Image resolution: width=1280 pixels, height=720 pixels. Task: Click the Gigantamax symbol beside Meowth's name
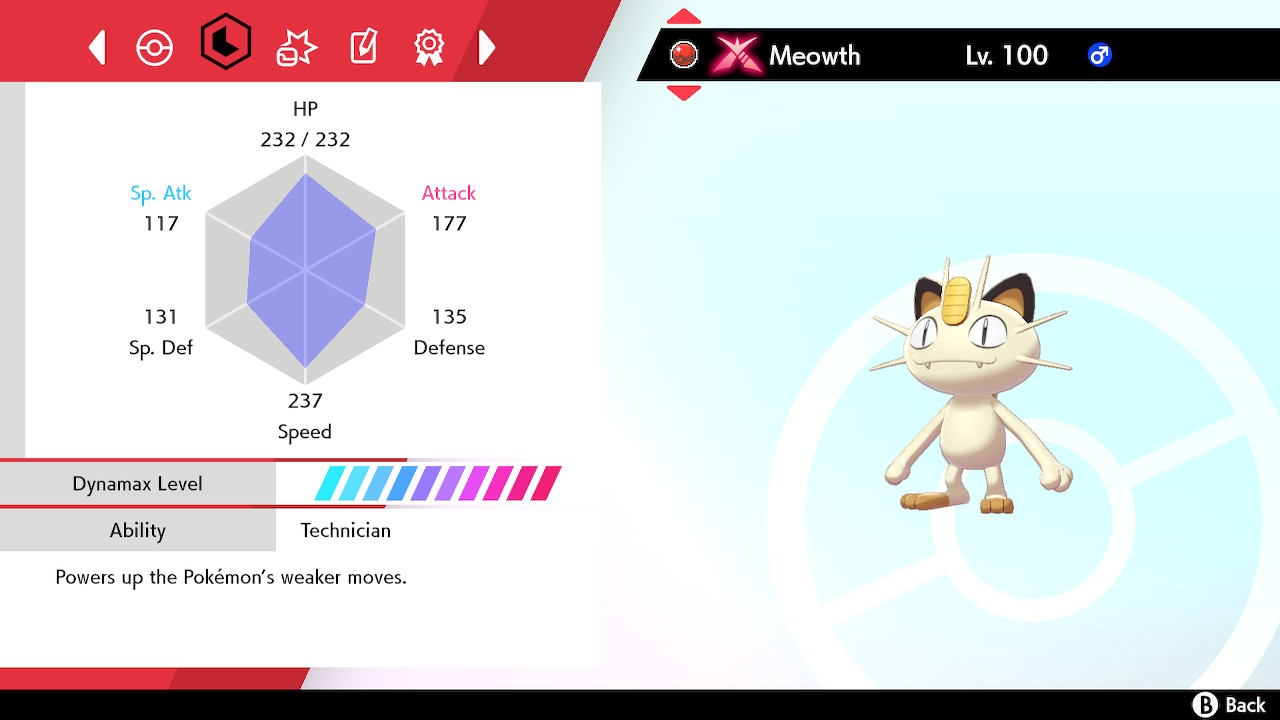(737, 55)
